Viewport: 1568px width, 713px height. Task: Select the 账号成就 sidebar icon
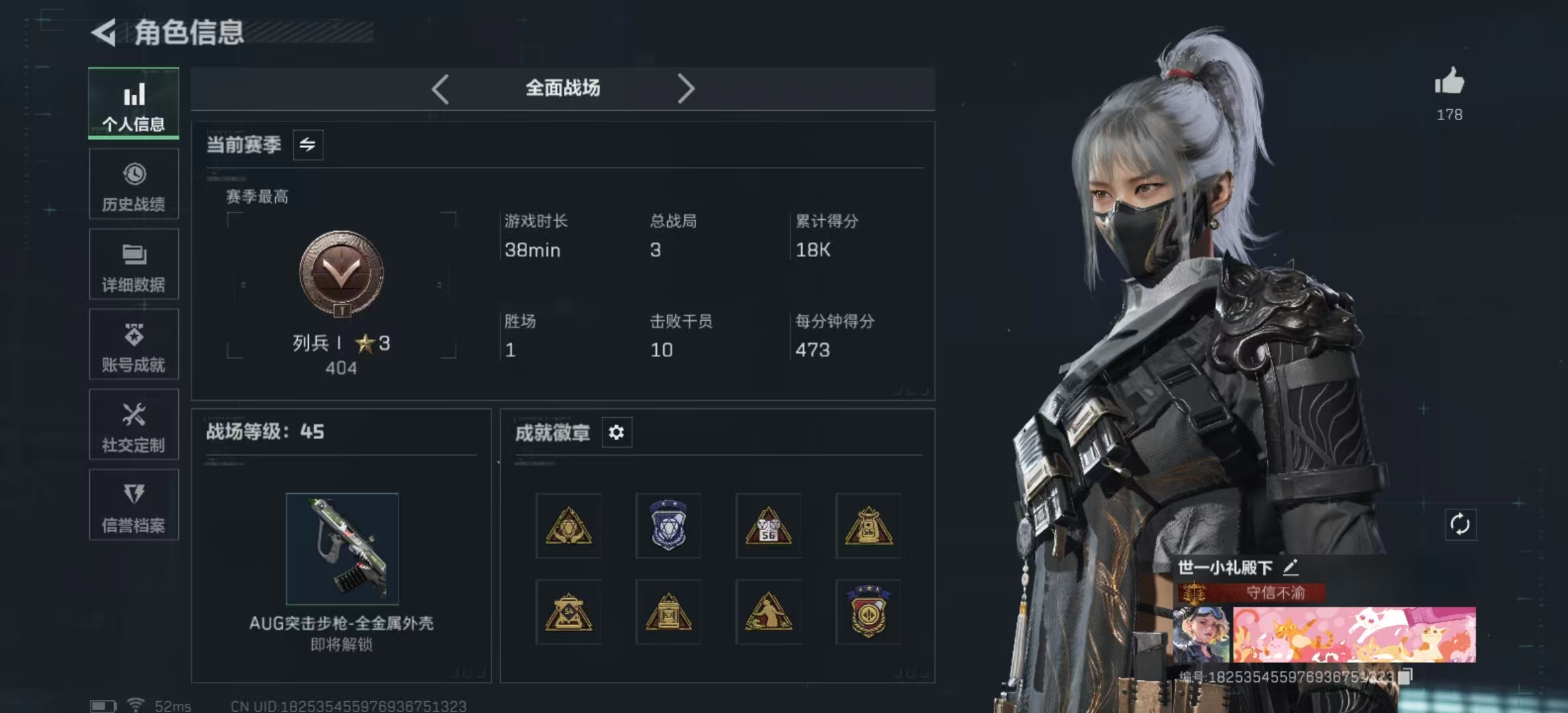133,345
